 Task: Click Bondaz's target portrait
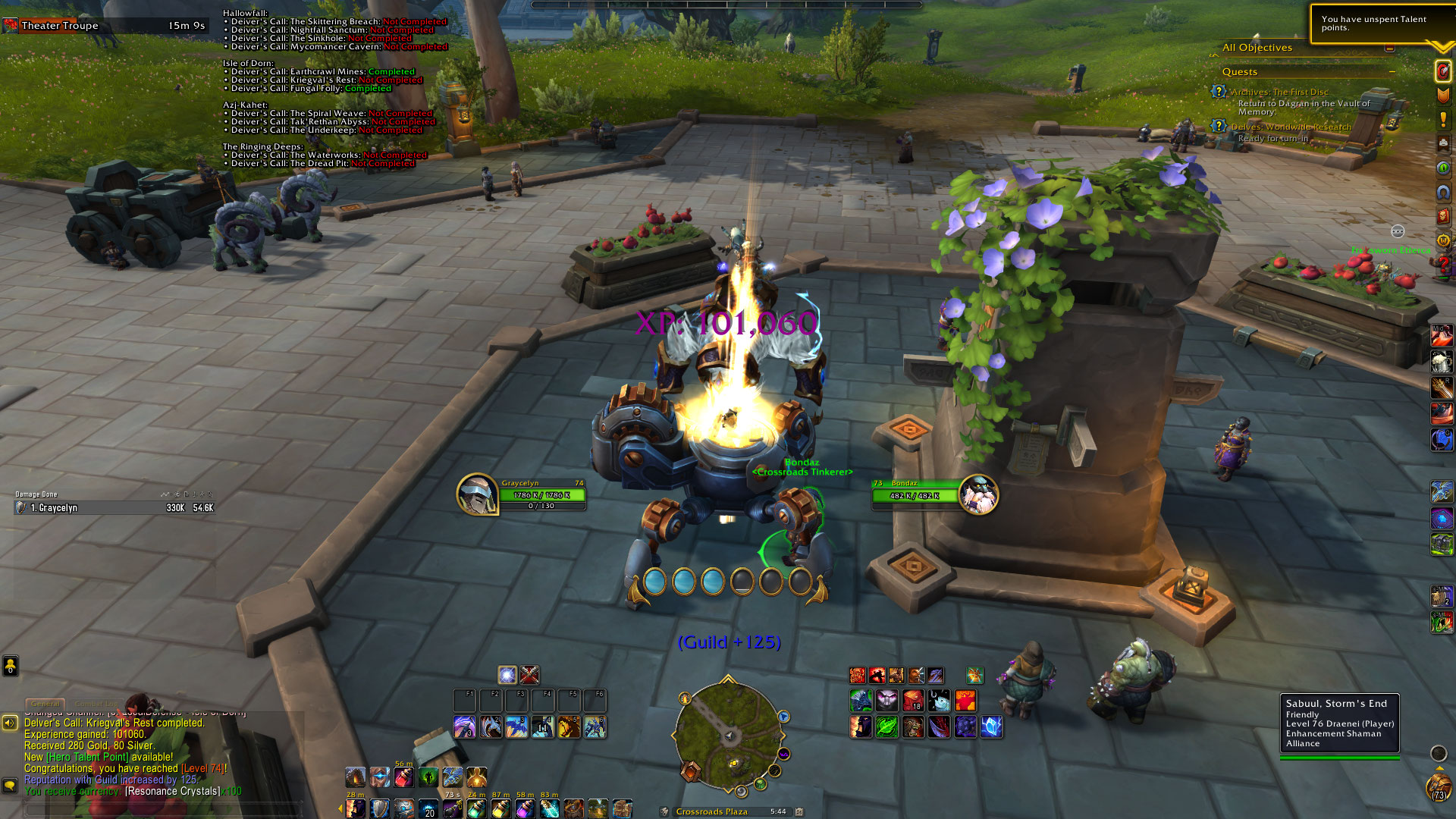[x=978, y=494]
